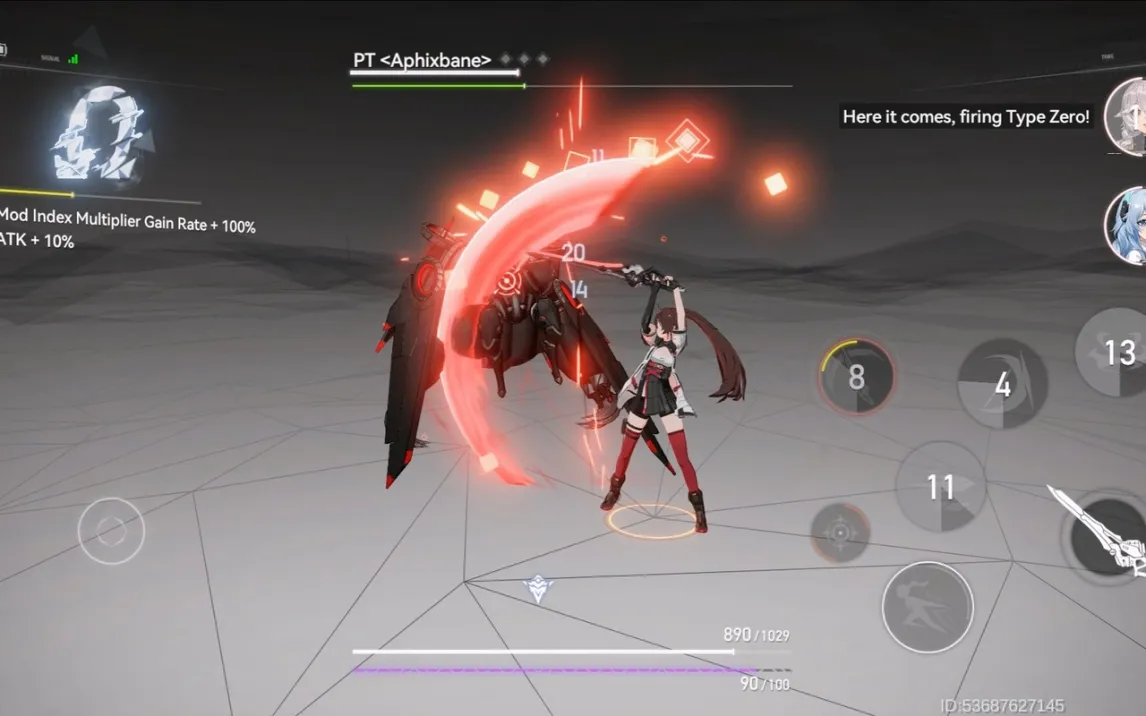Activate the crescent slash skill showing 4
This screenshot has width=1146, height=716.
click(x=1002, y=384)
